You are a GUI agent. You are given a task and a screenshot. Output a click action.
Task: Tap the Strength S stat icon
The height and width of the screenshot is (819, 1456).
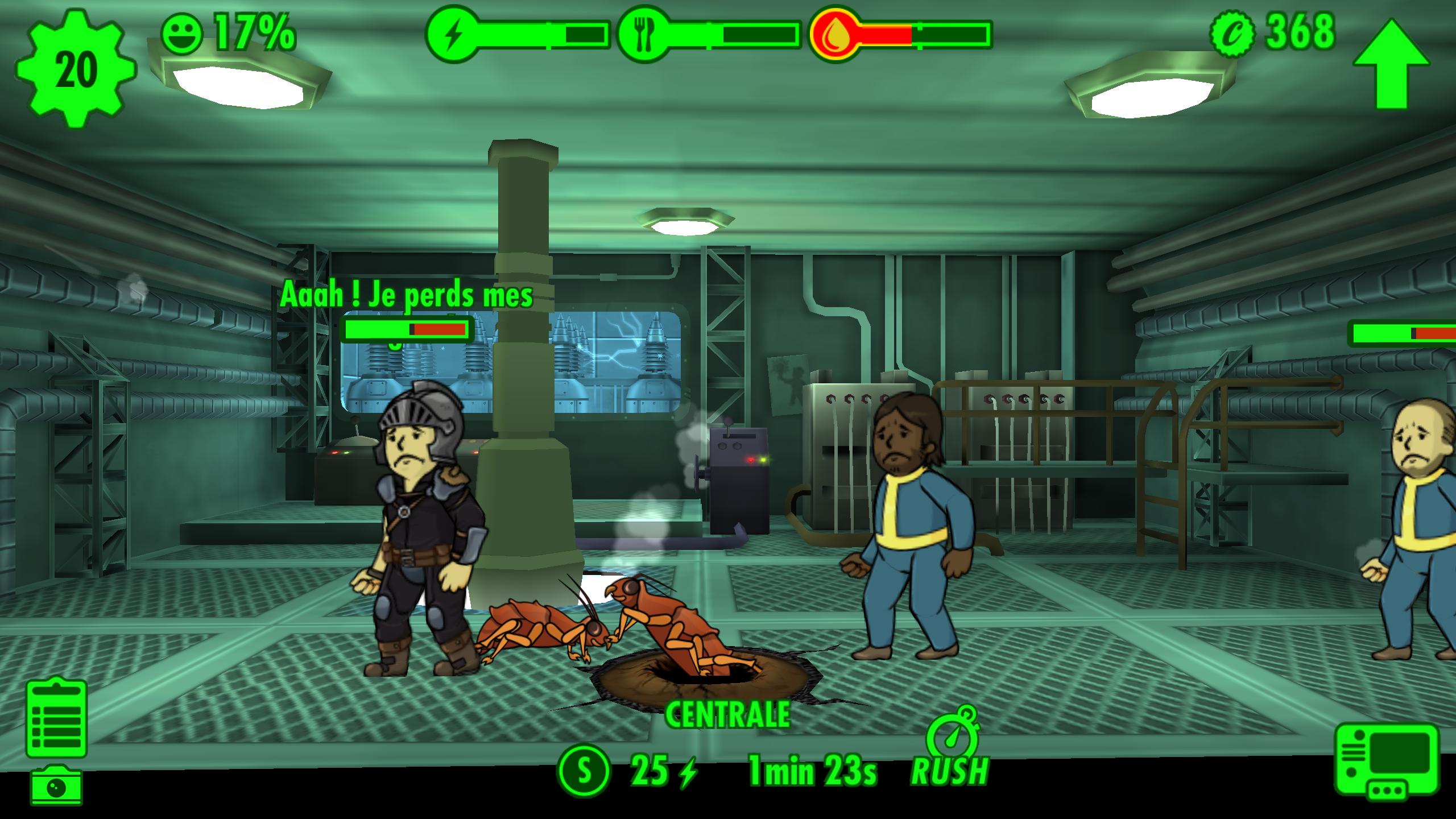[x=584, y=771]
